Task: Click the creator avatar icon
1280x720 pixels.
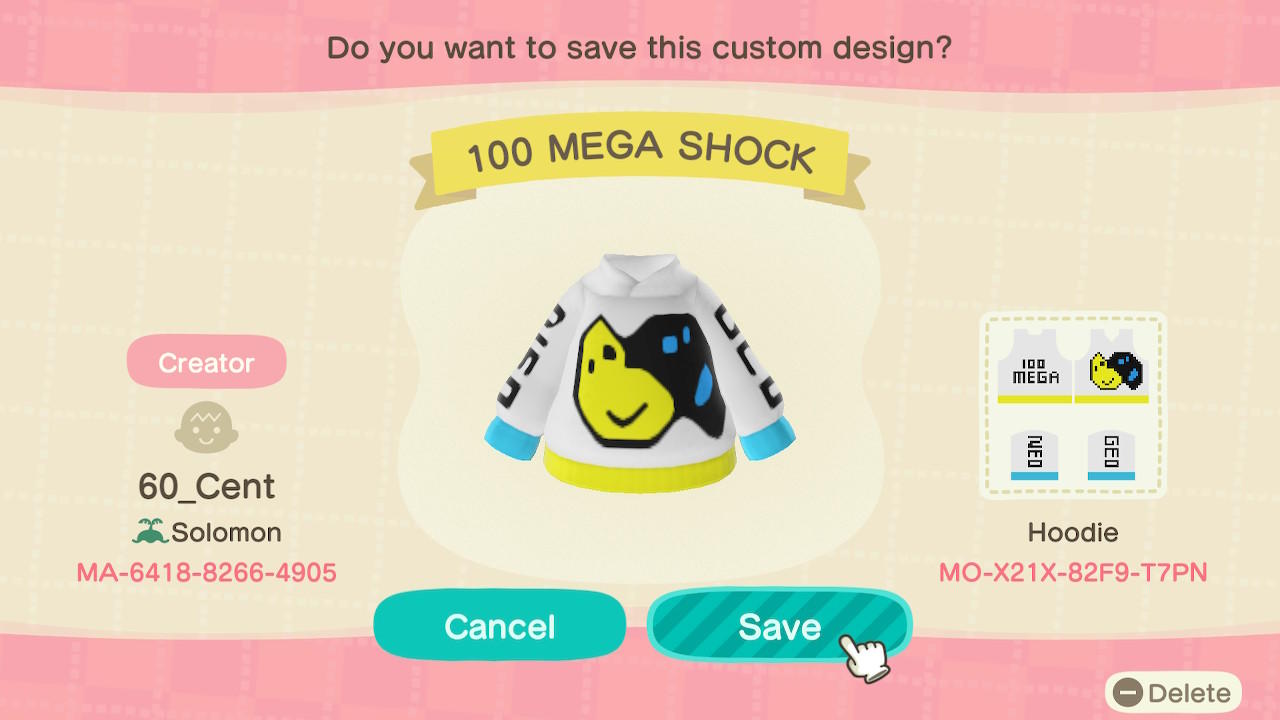Action: click(x=206, y=427)
